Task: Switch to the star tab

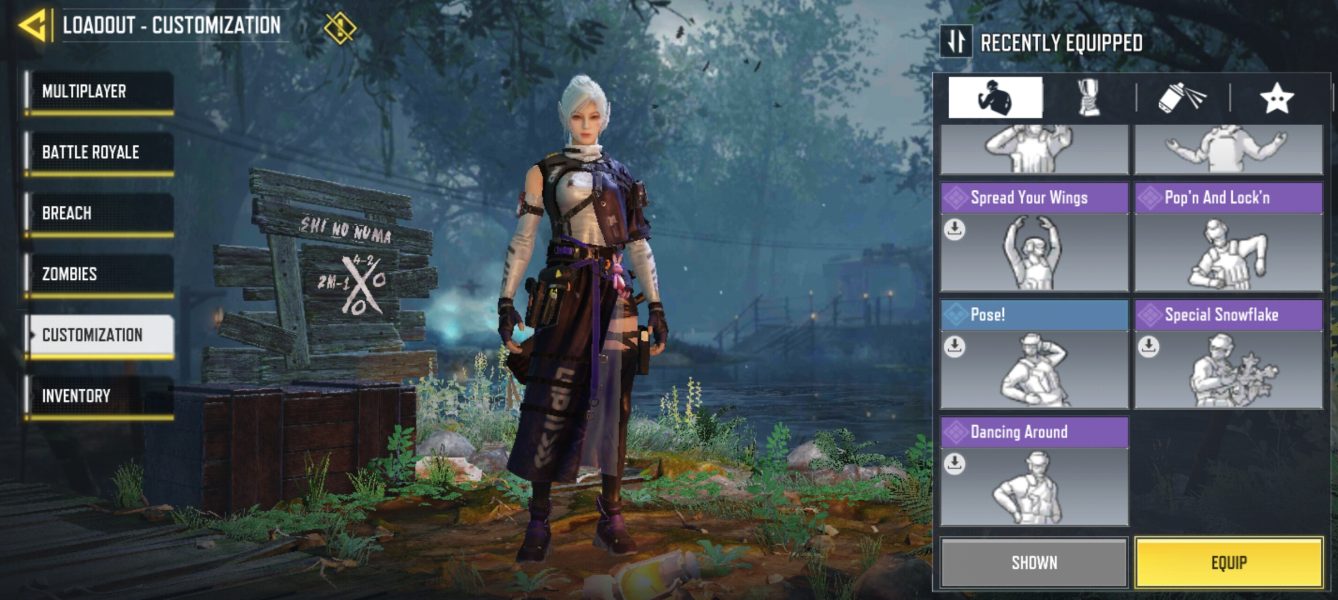Action: click(1276, 98)
